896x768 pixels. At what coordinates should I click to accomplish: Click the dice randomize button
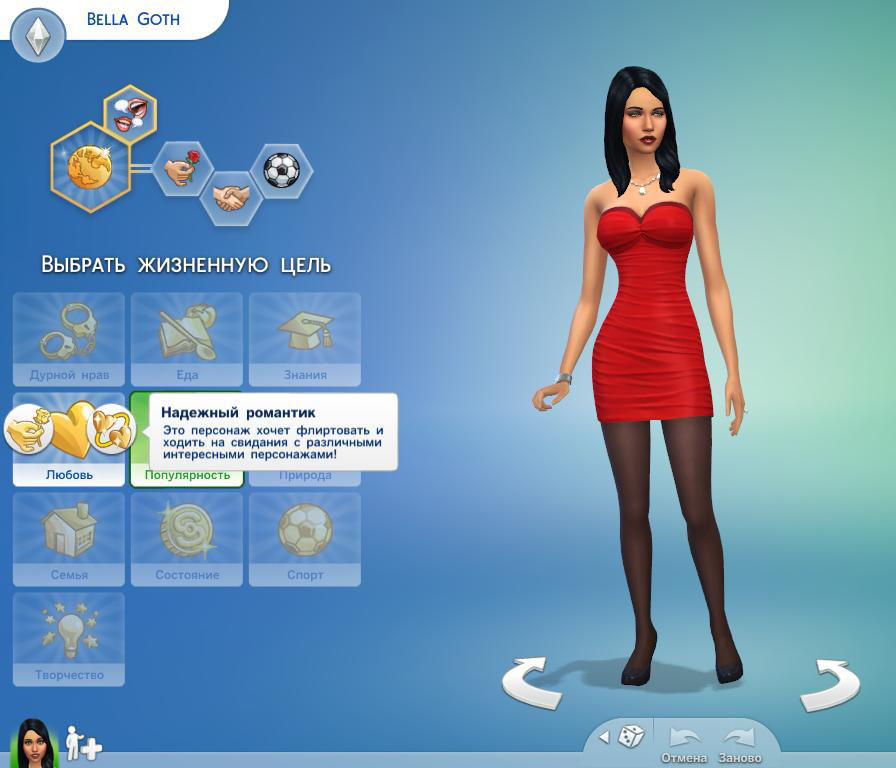click(631, 738)
